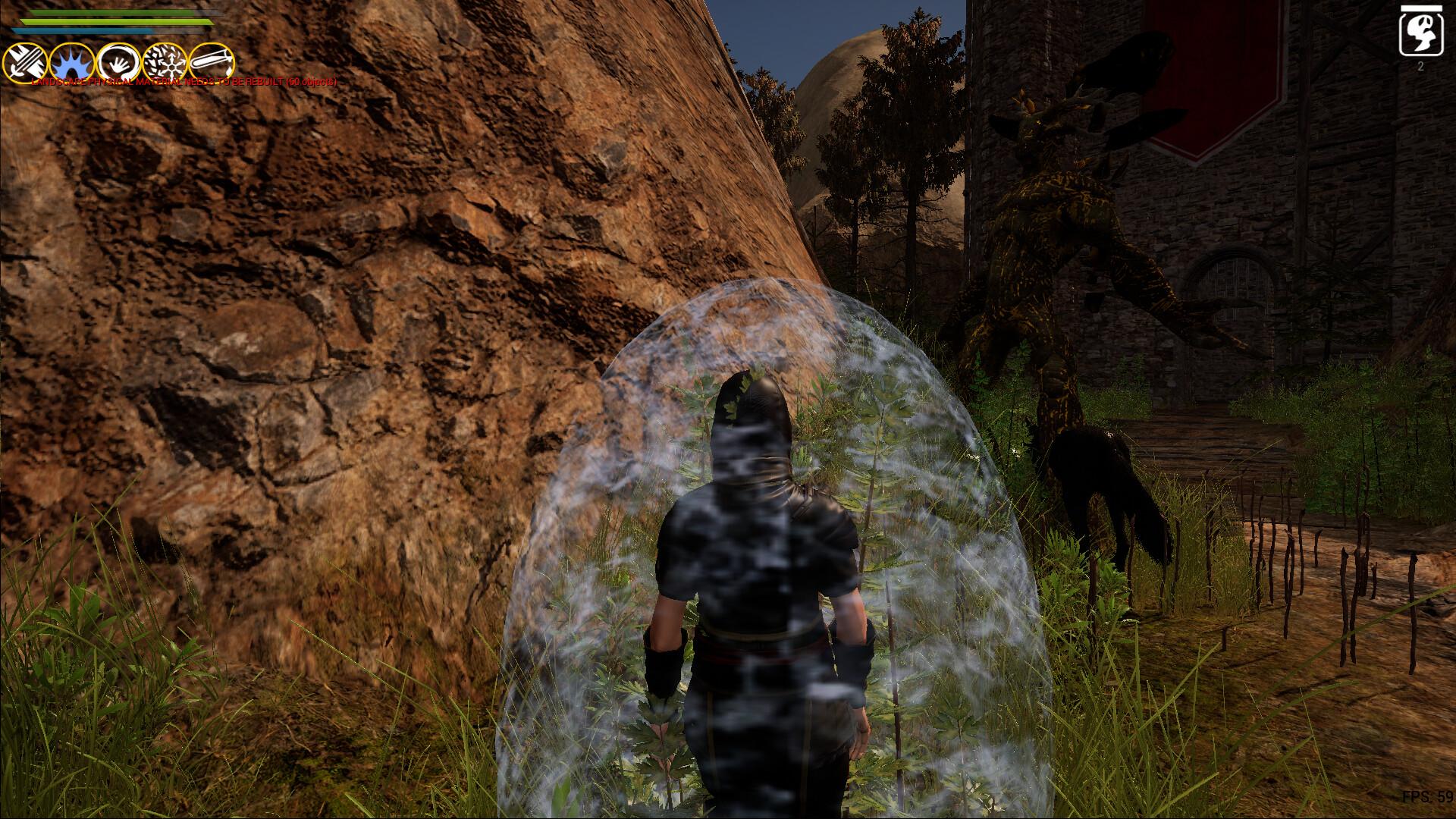This screenshot has height=819, width=1456.
Task: Toggle the blue-highlighted active ability
Action: (x=71, y=61)
